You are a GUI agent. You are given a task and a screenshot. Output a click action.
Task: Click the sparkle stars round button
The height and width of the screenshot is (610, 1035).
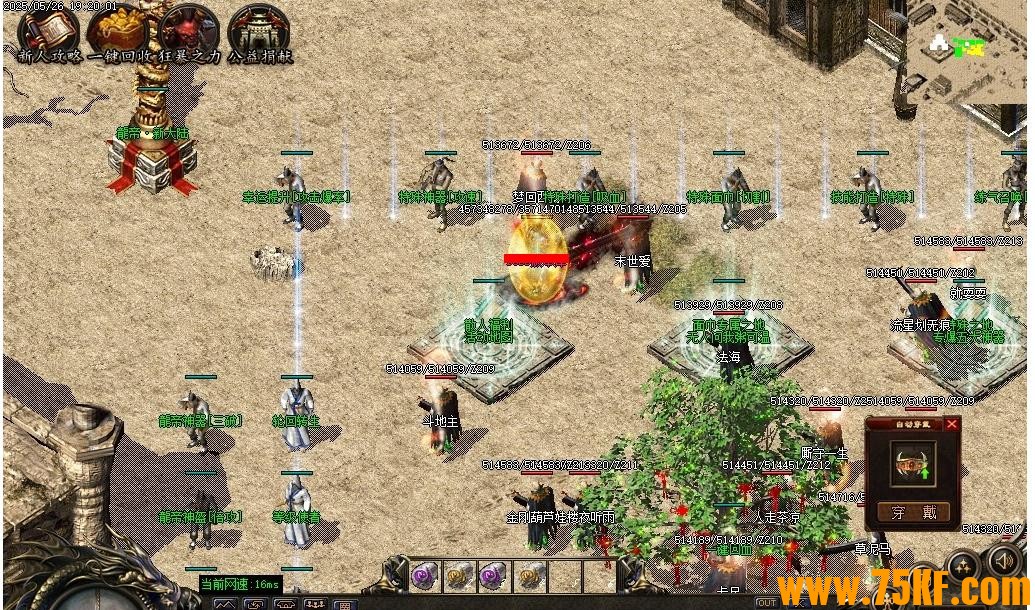[965, 563]
